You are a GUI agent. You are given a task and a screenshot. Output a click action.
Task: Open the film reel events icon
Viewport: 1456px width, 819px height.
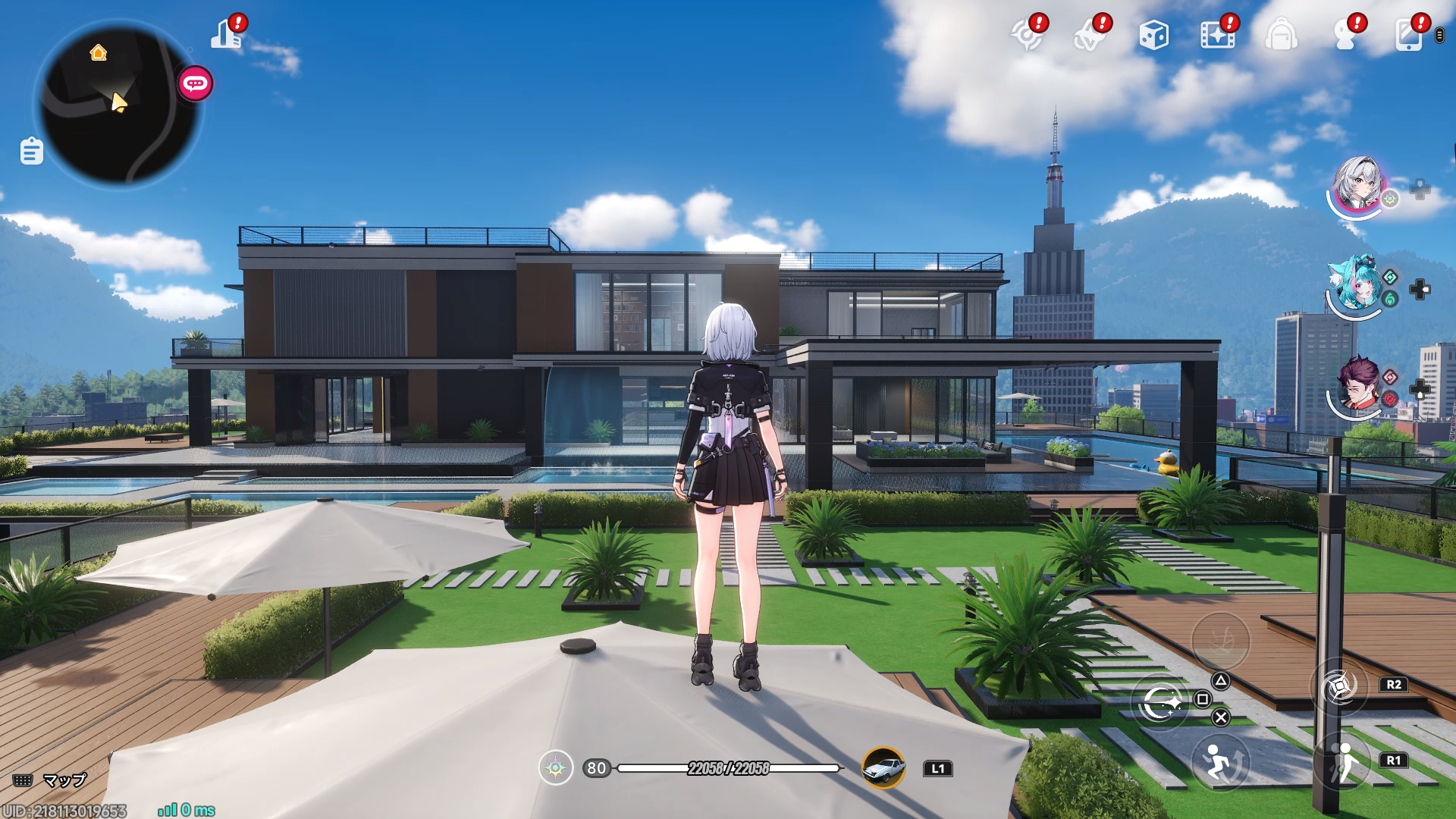click(x=1218, y=35)
